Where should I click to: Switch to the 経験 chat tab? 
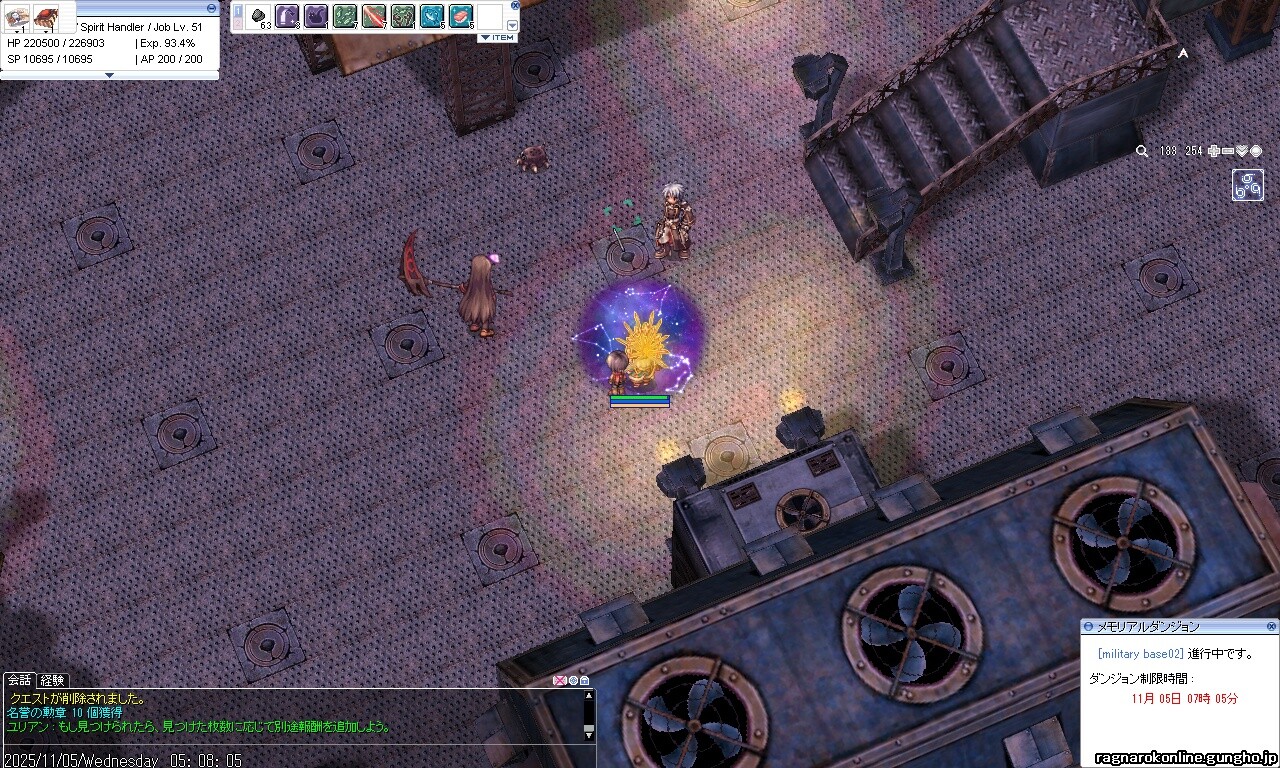pyautogui.click(x=52, y=680)
